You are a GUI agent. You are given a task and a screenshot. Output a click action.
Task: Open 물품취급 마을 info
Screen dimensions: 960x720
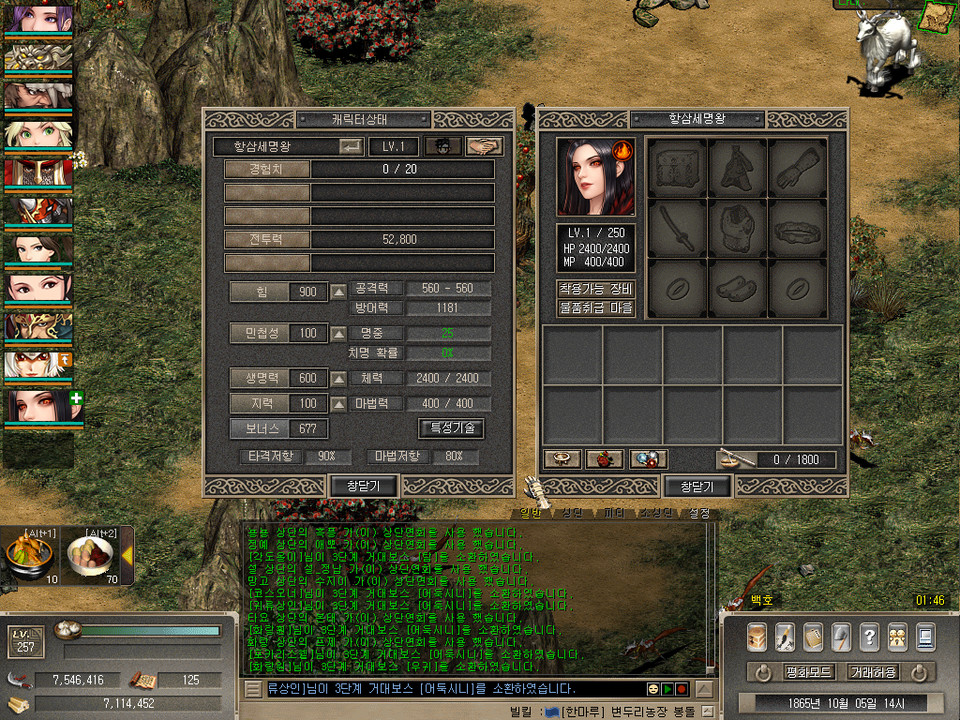(x=596, y=308)
